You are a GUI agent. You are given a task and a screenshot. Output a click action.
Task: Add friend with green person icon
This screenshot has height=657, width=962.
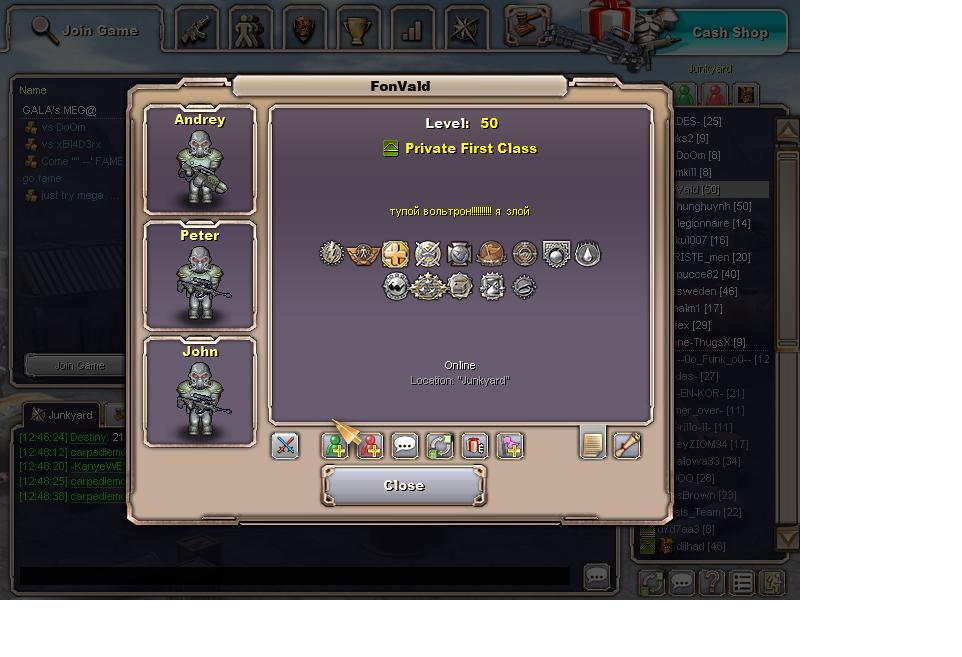tap(335, 445)
